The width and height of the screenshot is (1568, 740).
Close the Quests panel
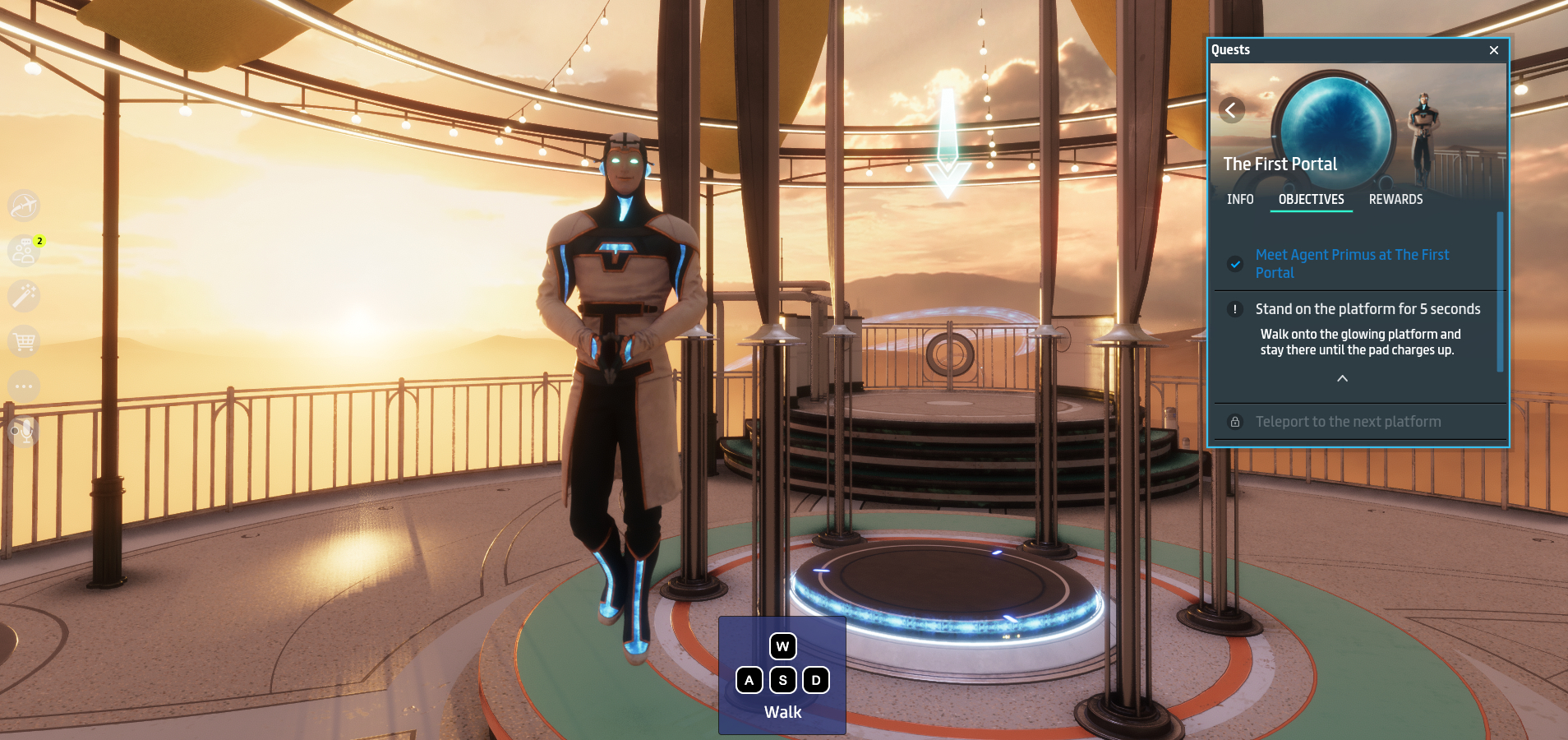(1493, 50)
